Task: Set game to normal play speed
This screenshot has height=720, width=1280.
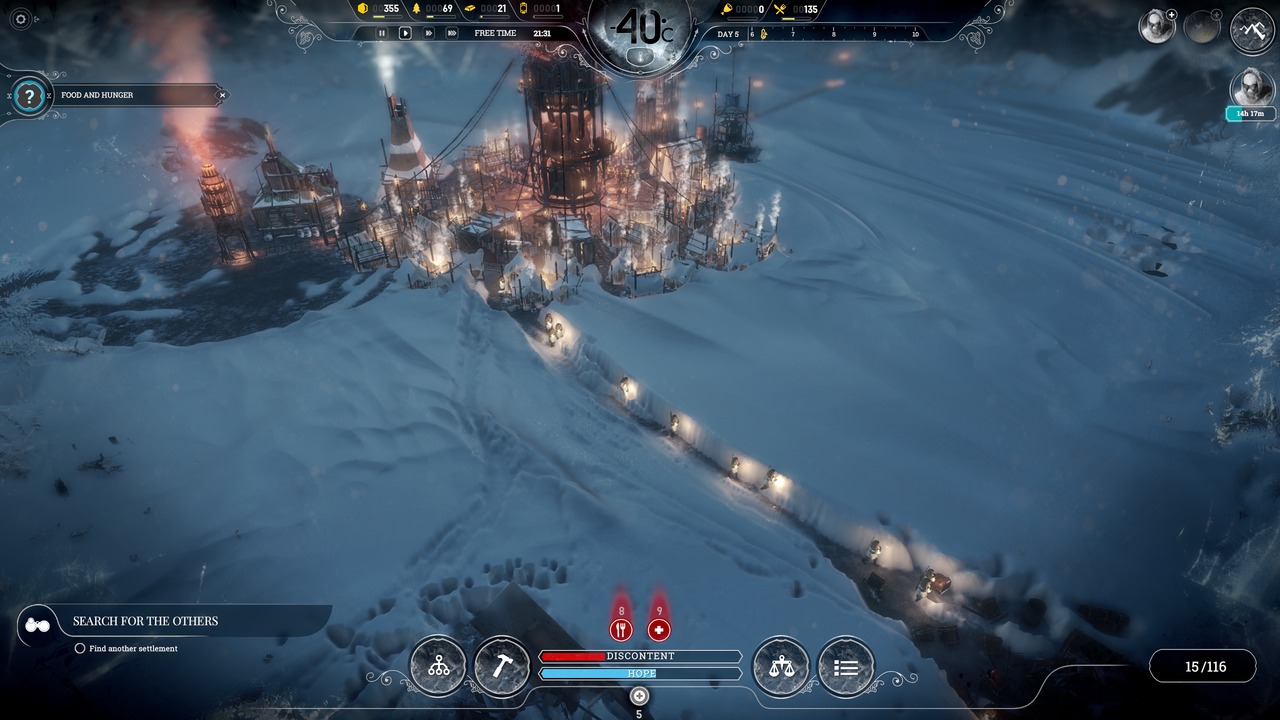Action: (405, 33)
